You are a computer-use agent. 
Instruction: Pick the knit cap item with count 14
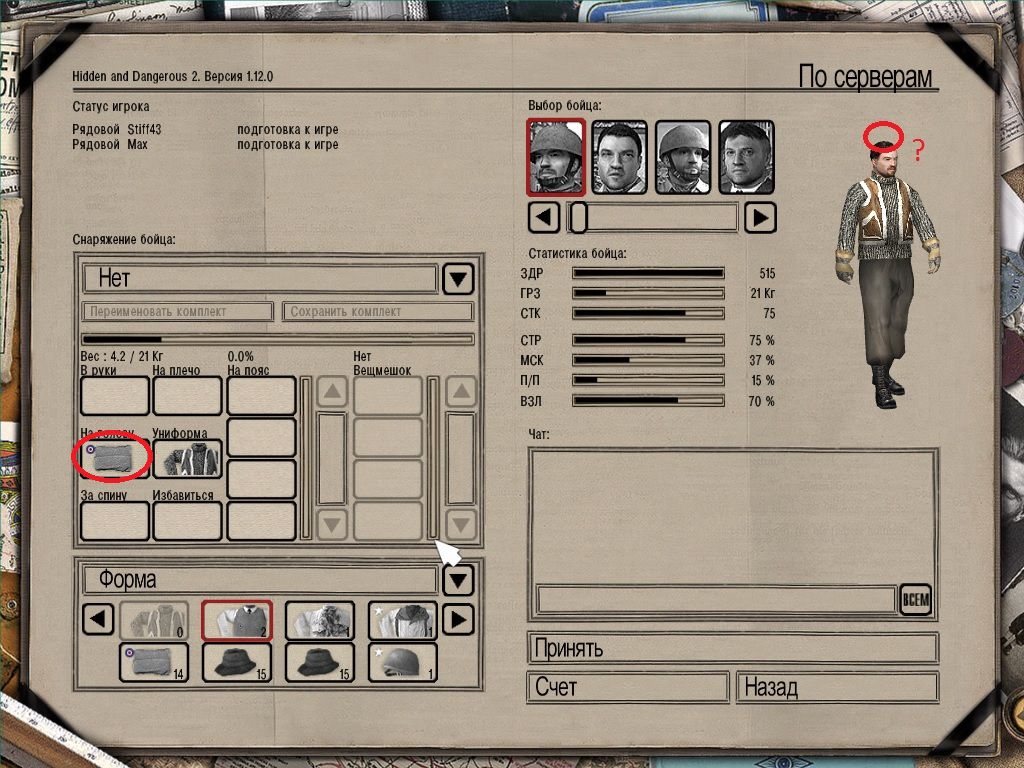click(x=153, y=662)
